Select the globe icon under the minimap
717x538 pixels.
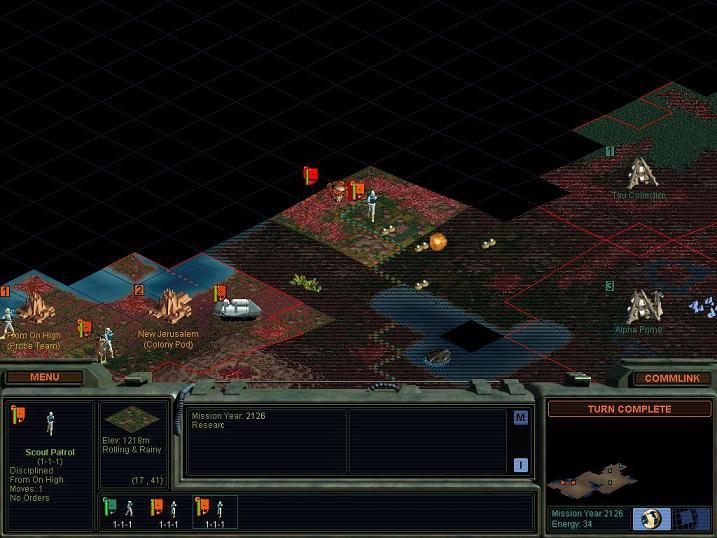(x=652, y=517)
